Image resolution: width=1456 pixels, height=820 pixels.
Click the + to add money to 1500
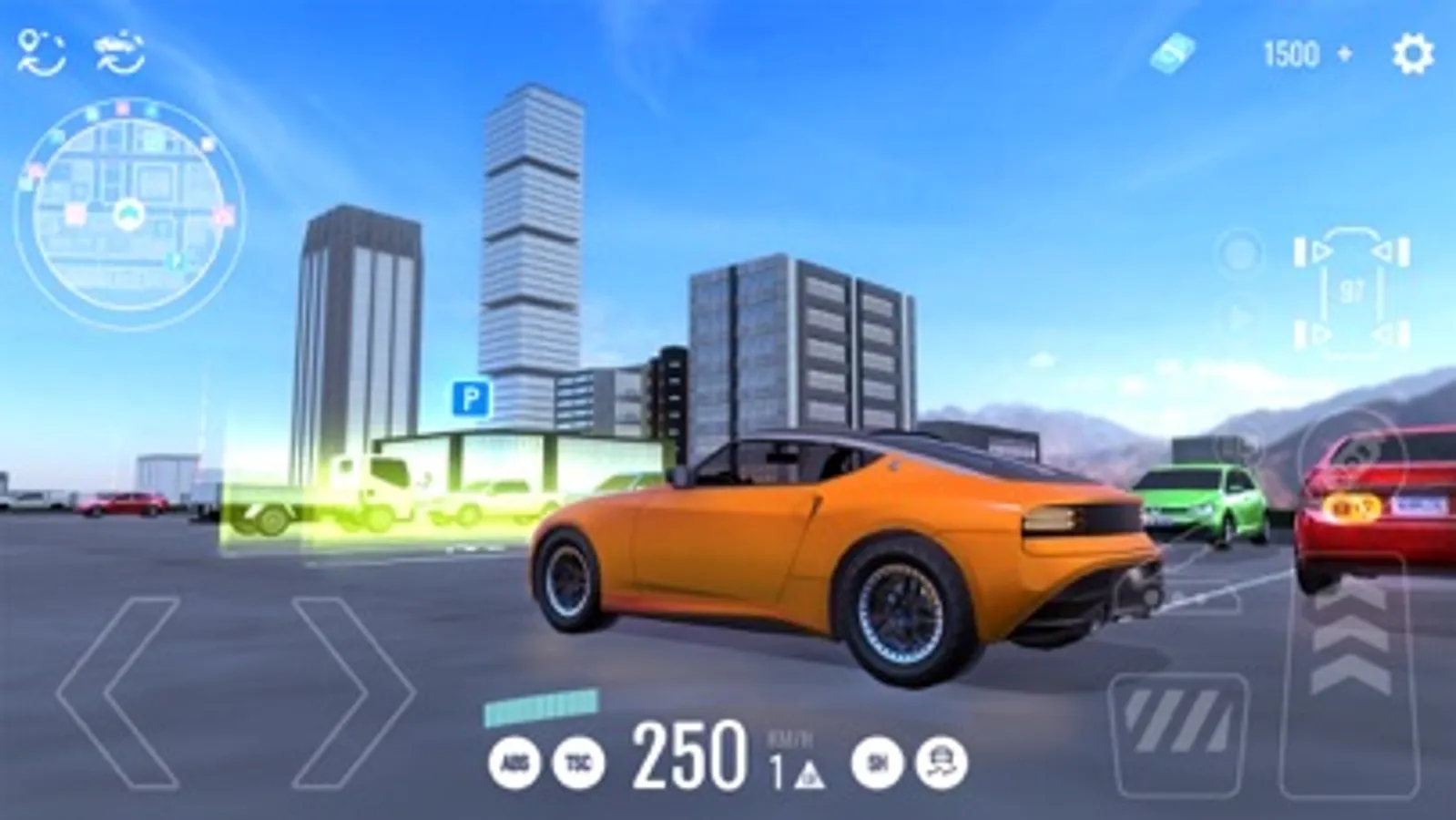click(x=1342, y=52)
